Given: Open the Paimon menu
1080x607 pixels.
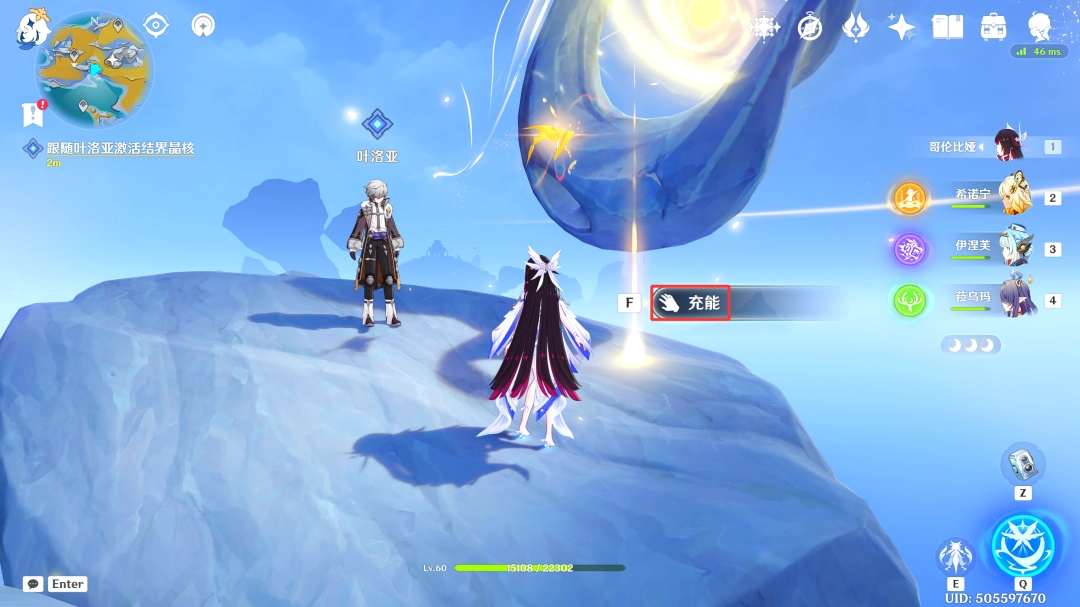Looking at the screenshot, I should click(x=33, y=27).
